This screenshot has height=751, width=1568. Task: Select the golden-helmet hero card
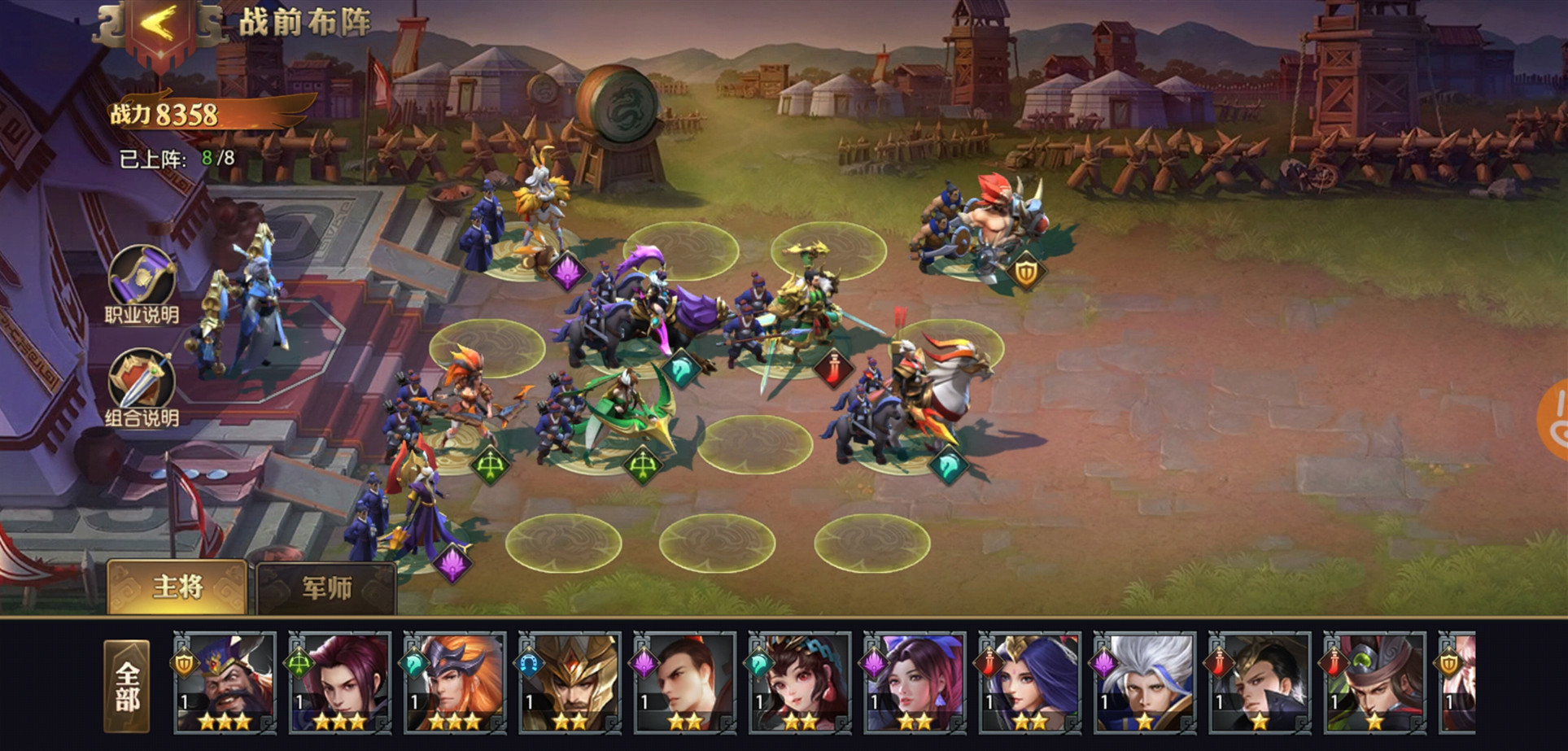570,683
